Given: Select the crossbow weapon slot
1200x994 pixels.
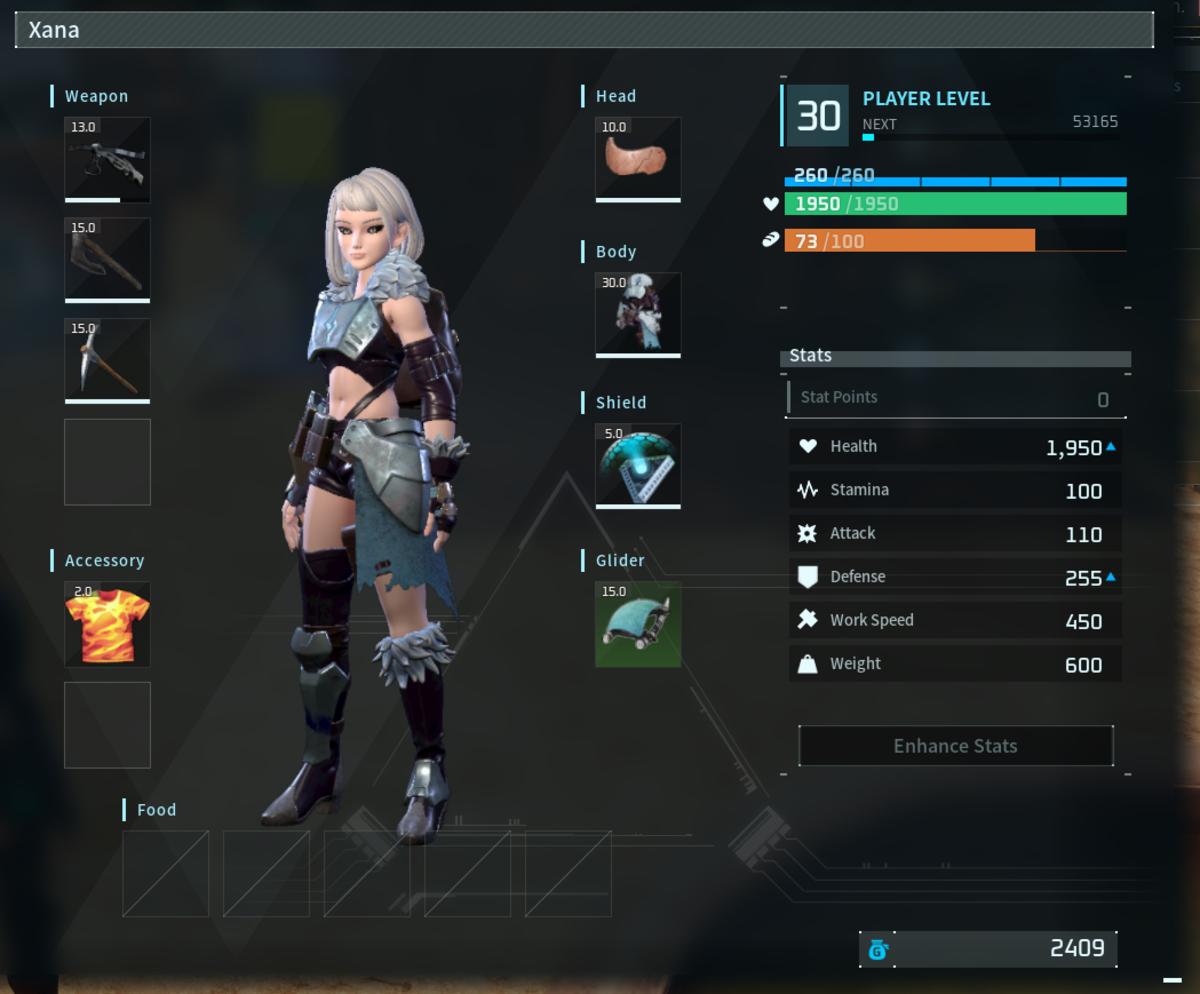Looking at the screenshot, I should pyautogui.click(x=107, y=159).
